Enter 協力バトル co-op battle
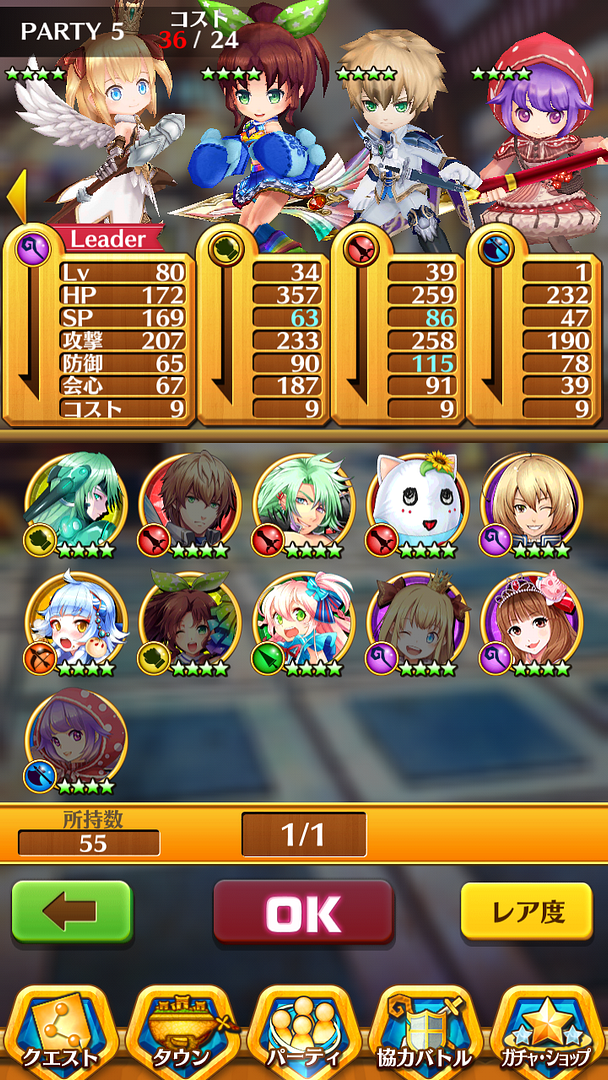The height and width of the screenshot is (1080, 608). [x=425, y=1032]
